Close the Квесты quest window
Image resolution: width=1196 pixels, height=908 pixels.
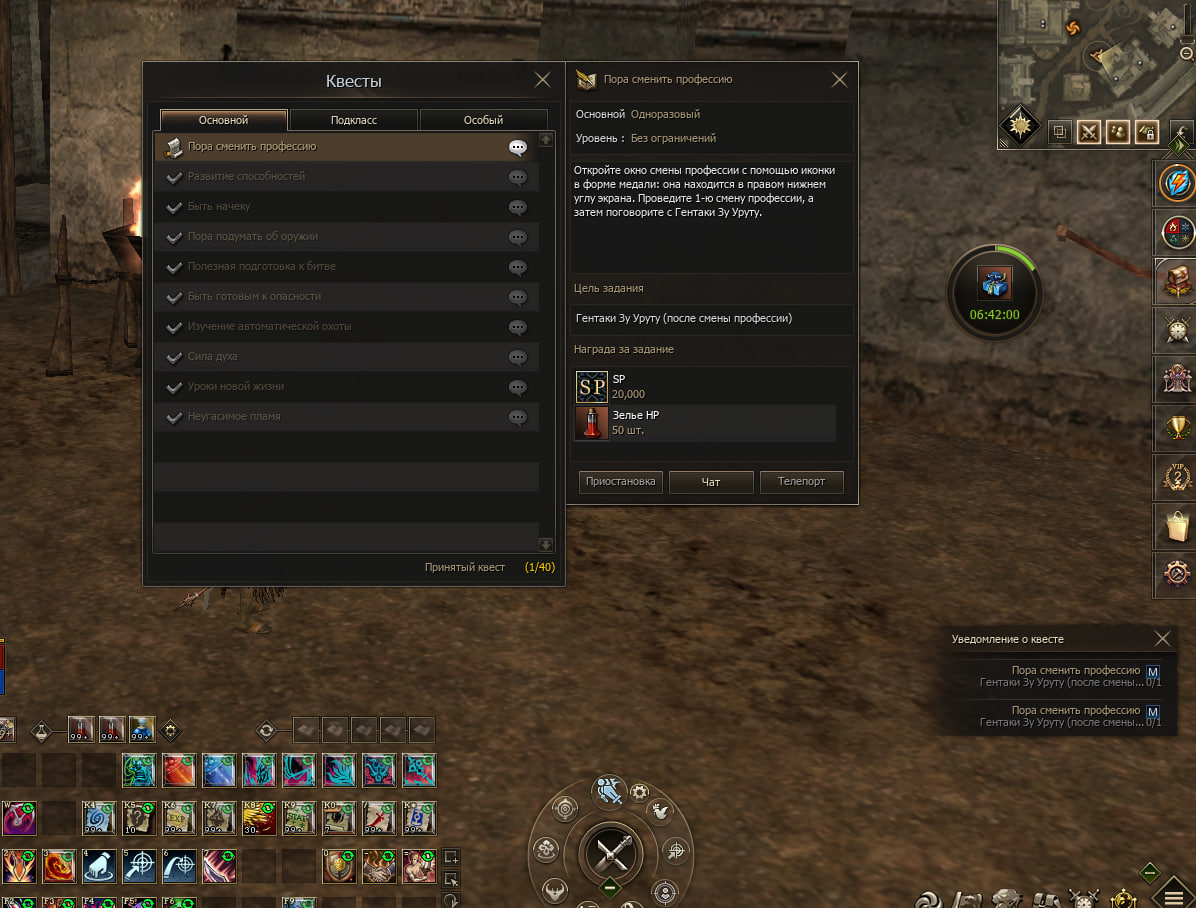[542, 81]
